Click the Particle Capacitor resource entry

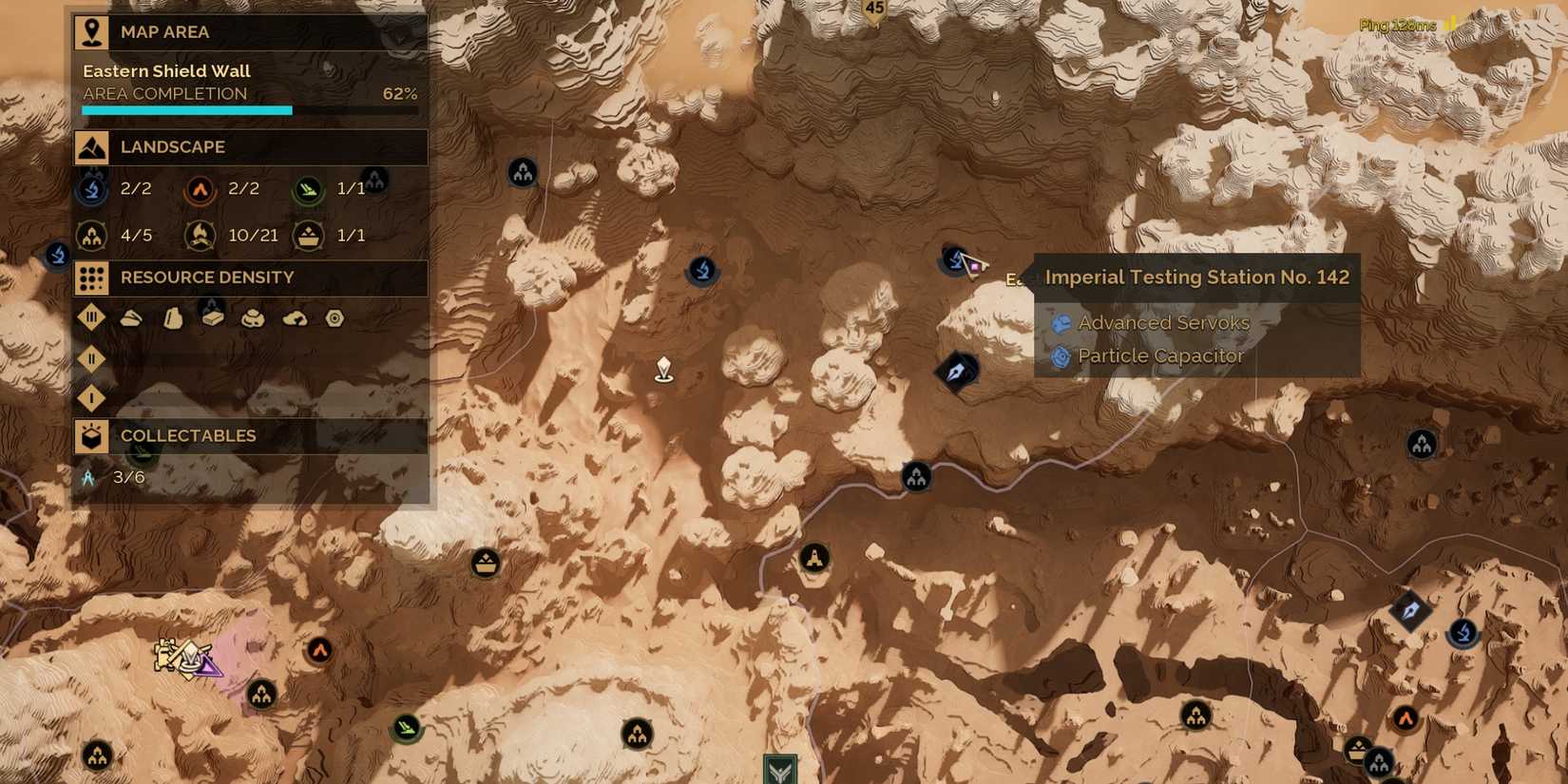[x=1160, y=355]
